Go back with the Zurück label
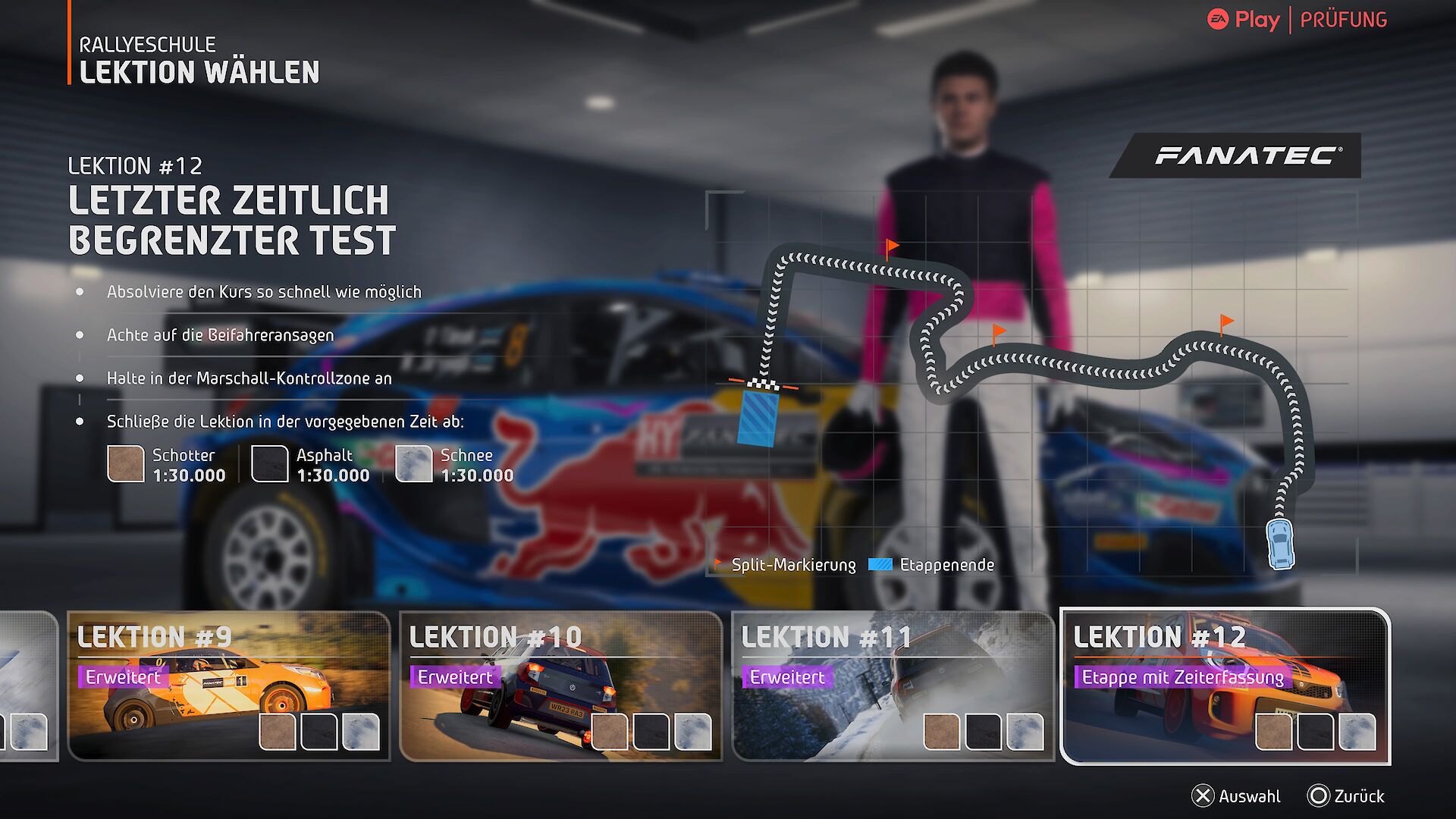This screenshot has width=1456, height=819. coord(1347,796)
